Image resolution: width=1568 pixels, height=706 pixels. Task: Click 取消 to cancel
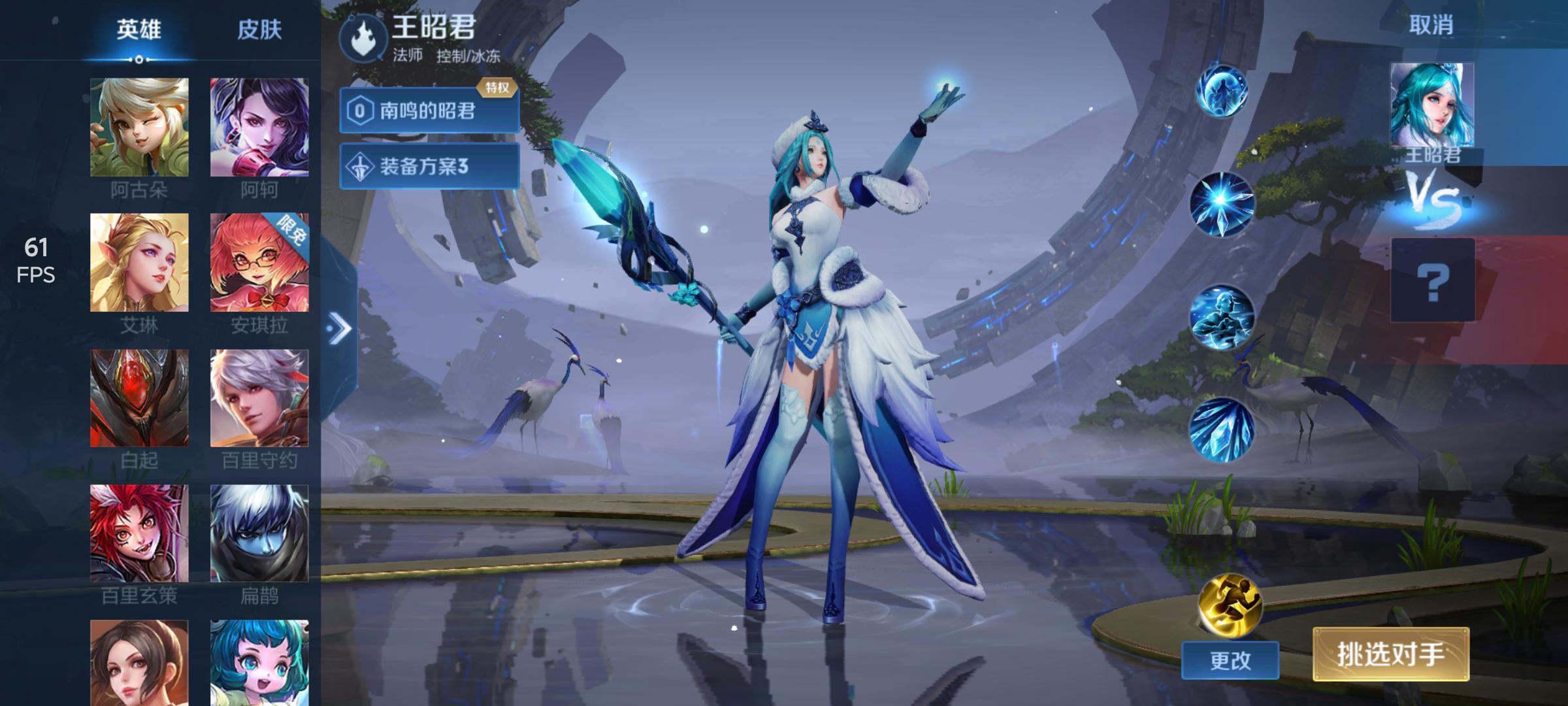tap(1431, 25)
